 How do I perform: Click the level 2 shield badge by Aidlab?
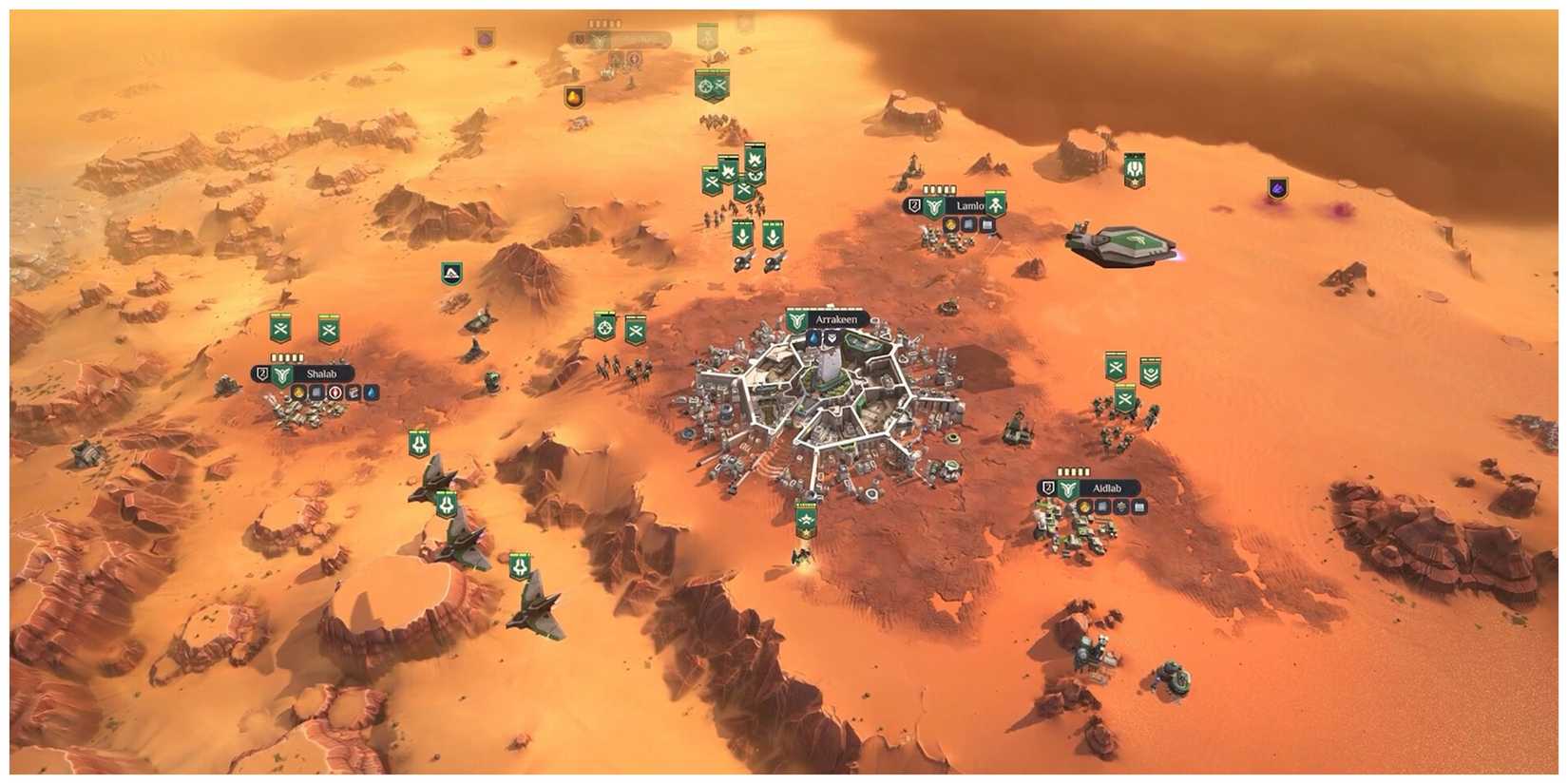coord(1048,488)
